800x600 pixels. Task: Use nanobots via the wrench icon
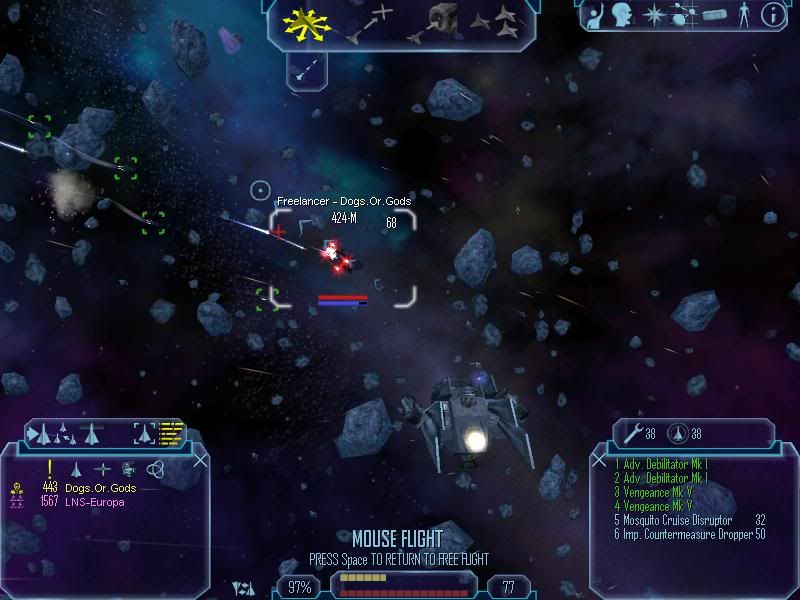[633, 433]
